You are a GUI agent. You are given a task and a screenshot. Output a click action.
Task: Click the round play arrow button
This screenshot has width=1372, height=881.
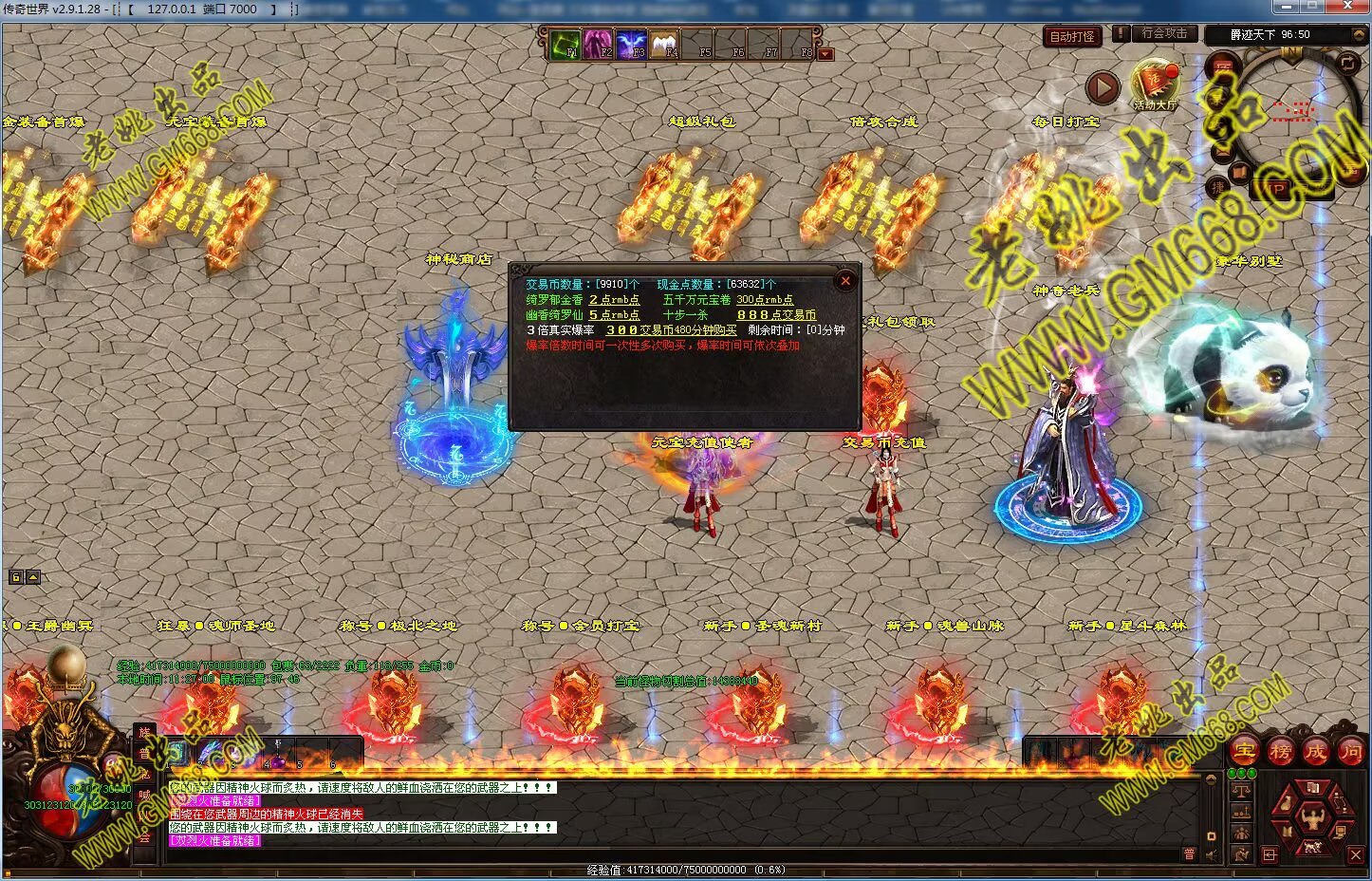point(1103,88)
